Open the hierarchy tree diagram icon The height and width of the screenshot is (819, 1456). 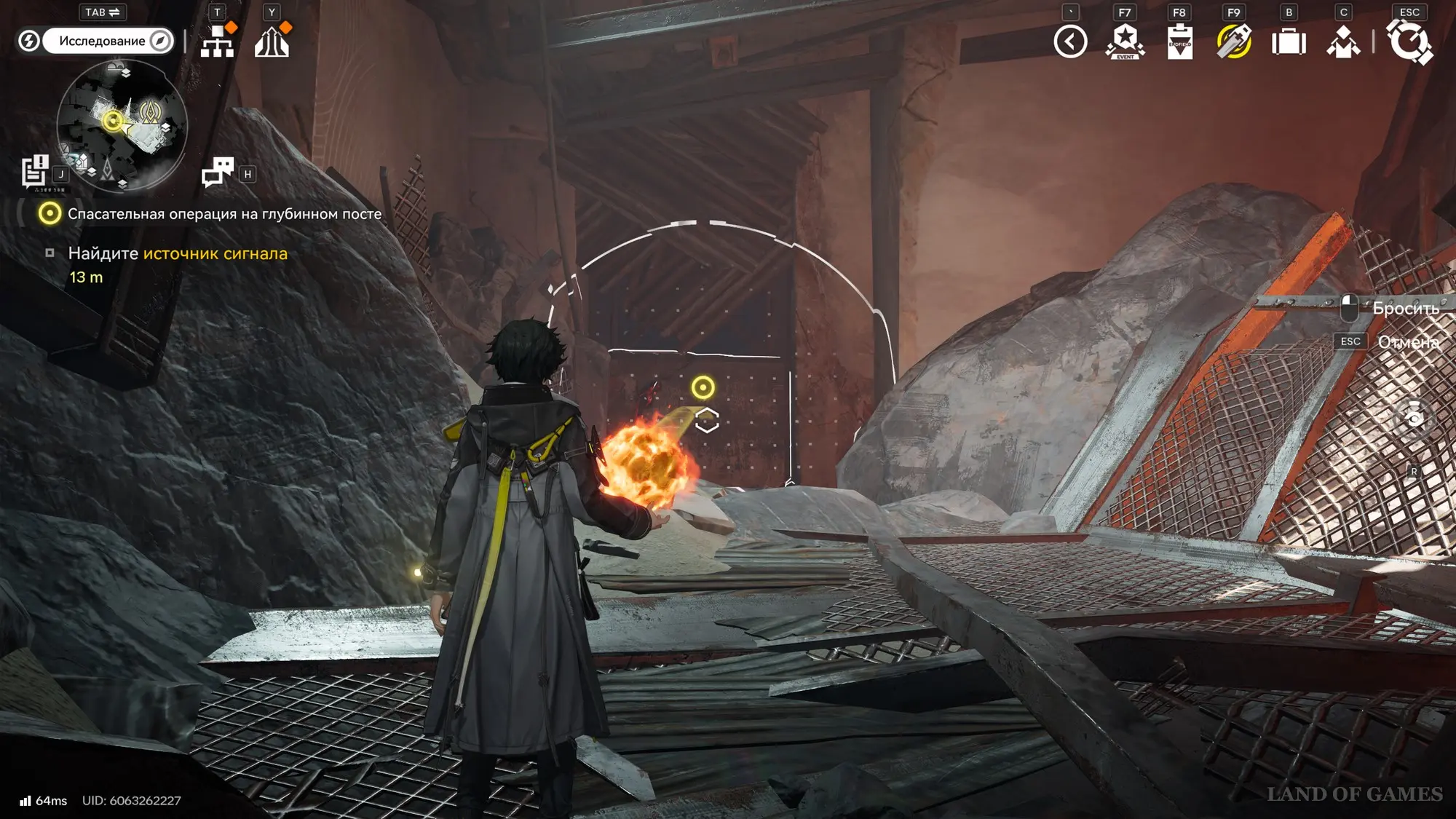217,41
